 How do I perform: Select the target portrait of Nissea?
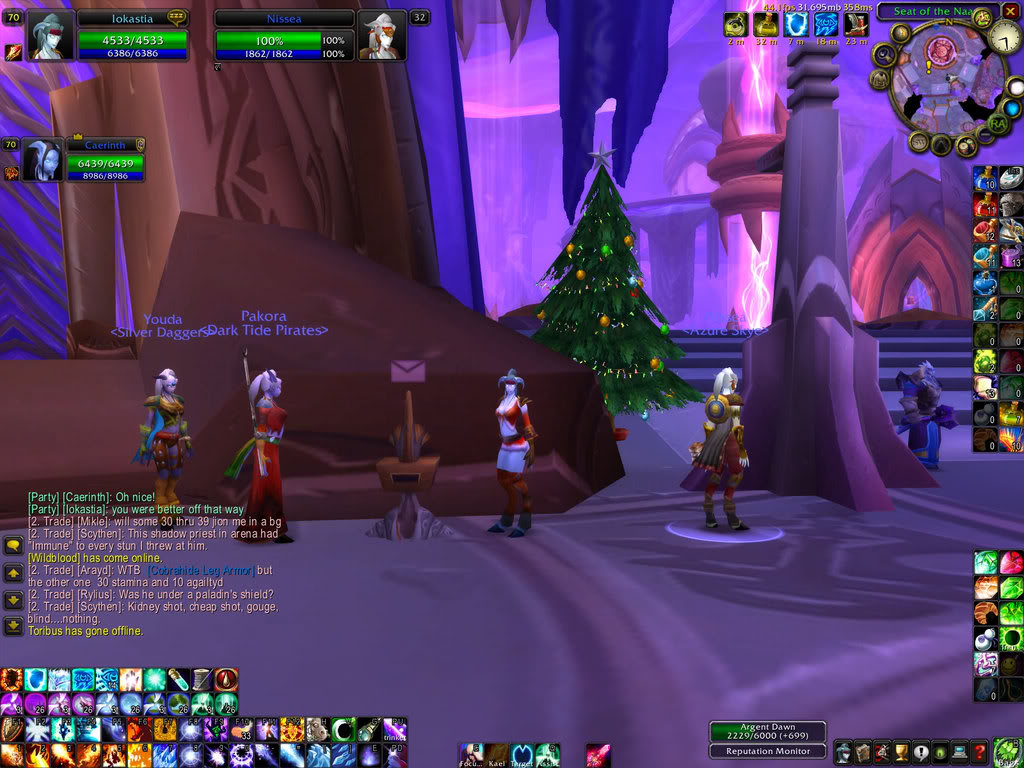[x=381, y=36]
